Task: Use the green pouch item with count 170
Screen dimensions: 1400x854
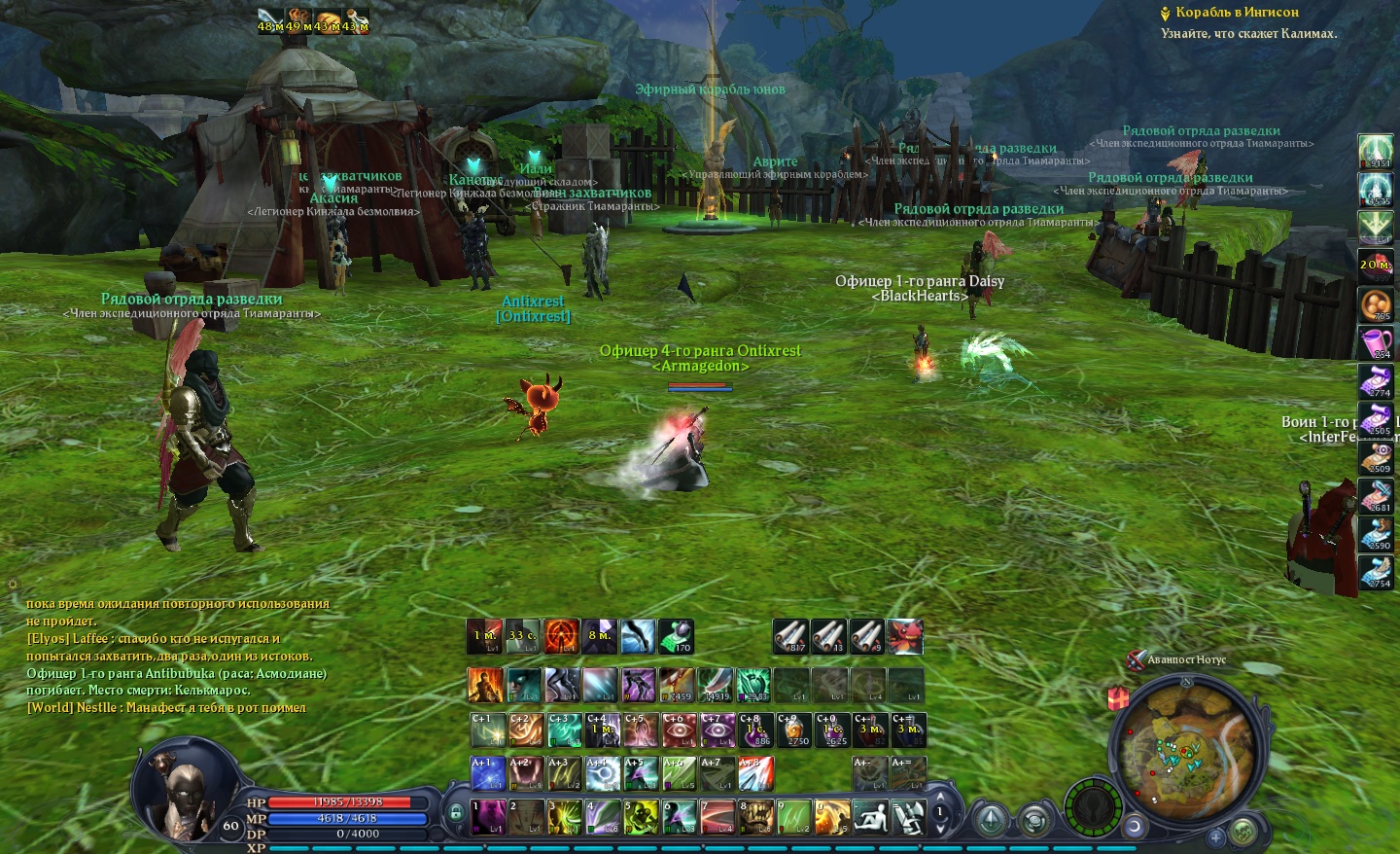Action: 676,636
